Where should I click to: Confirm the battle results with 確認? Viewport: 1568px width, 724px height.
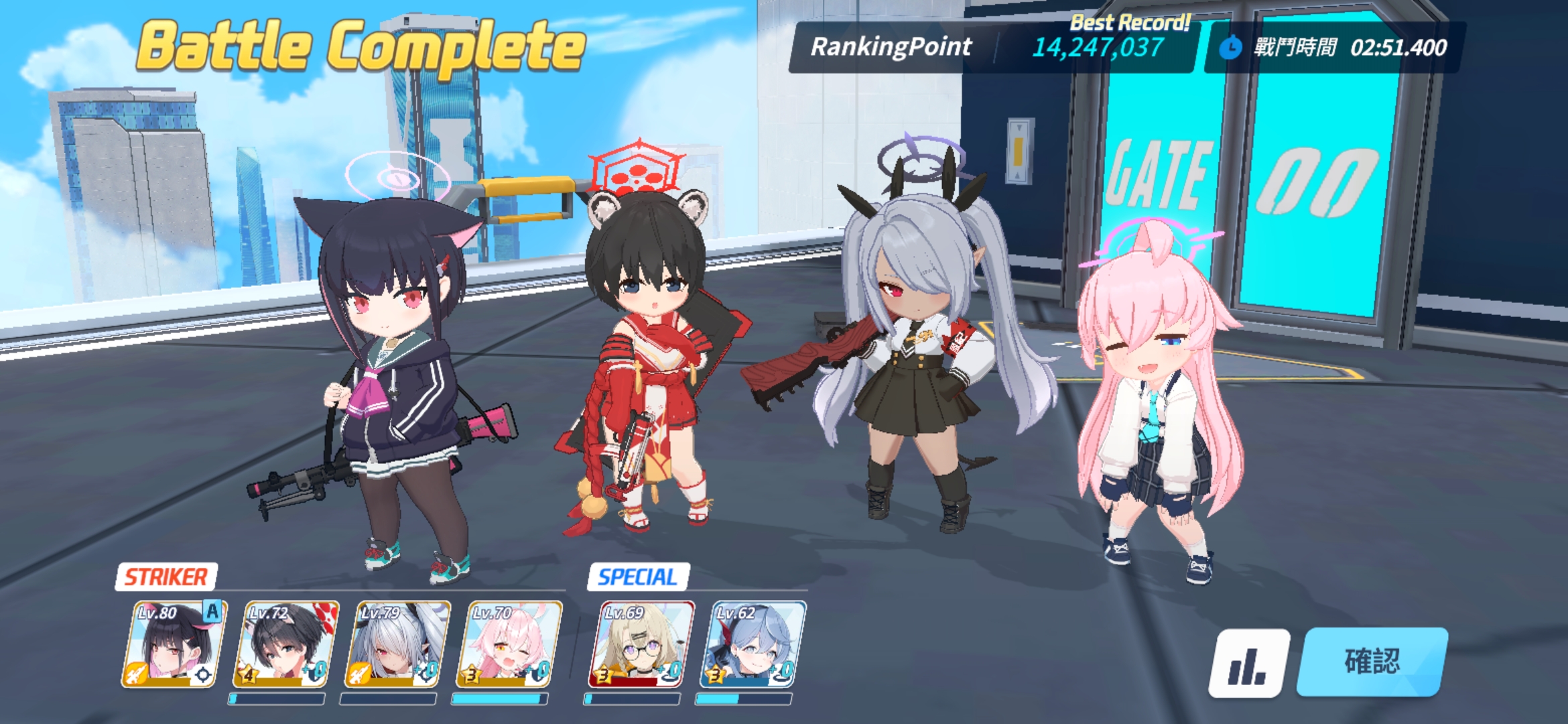(x=1372, y=662)
